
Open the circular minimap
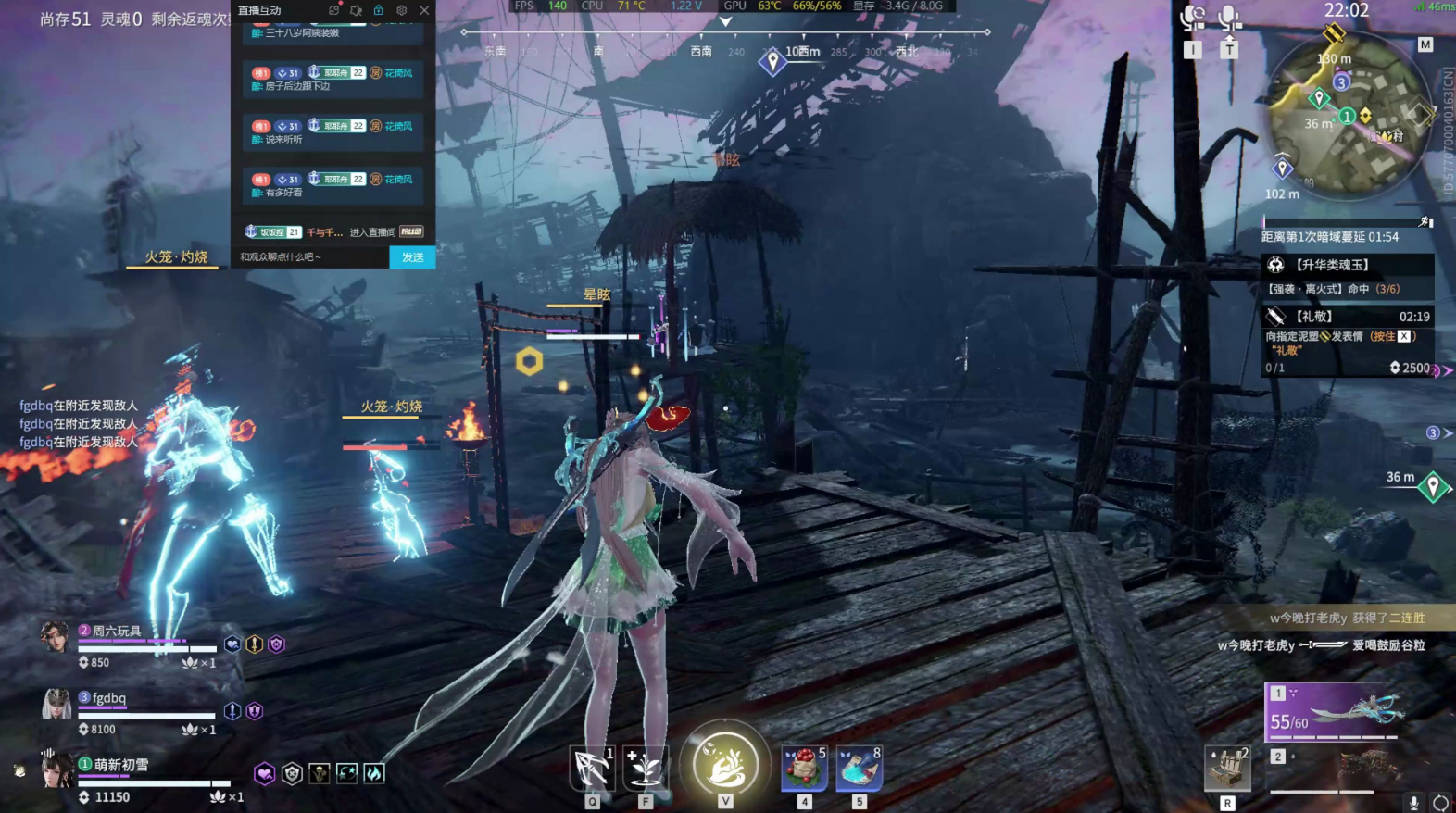[1349, 118]
